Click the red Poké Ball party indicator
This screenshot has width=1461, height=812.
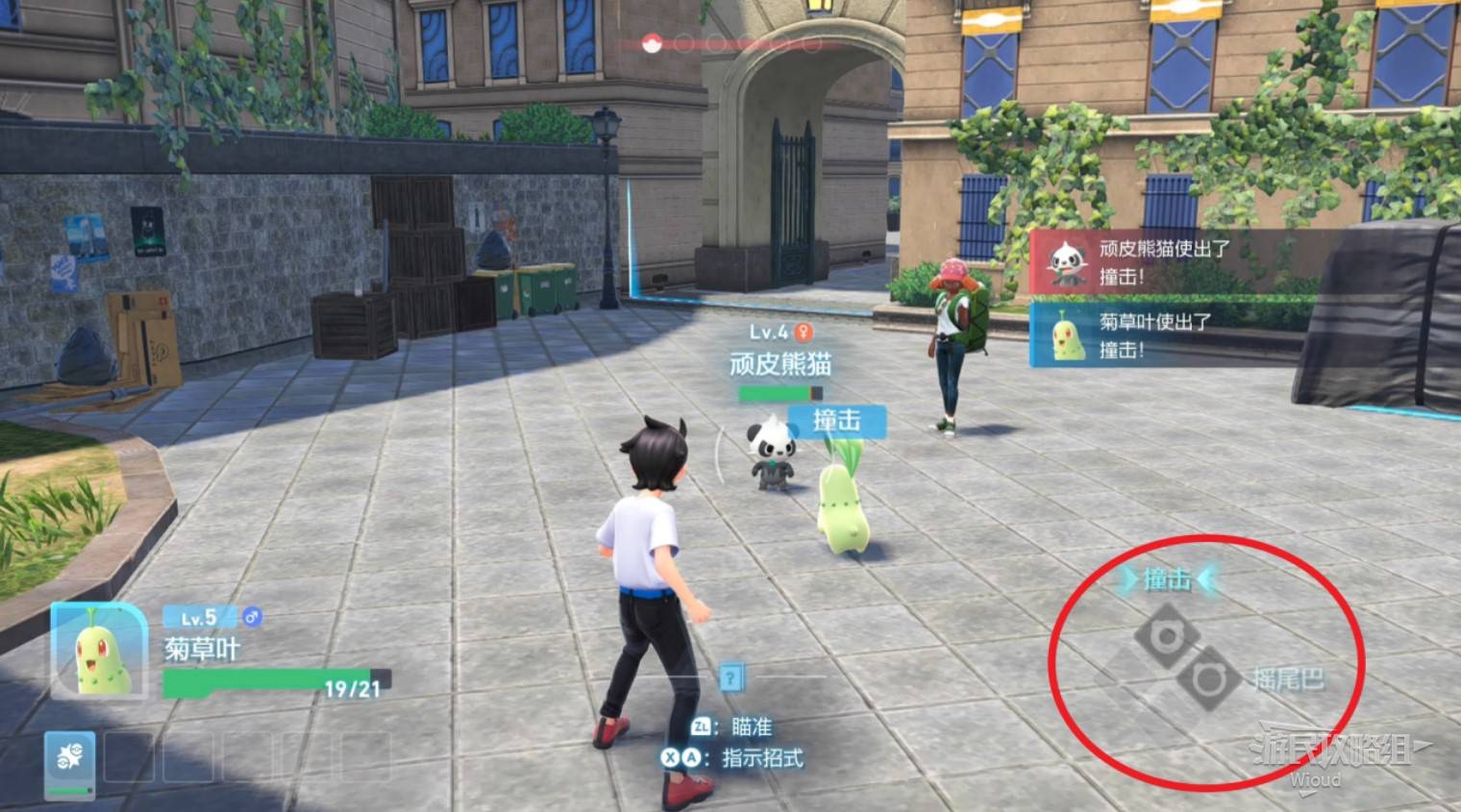coord(652,43)
